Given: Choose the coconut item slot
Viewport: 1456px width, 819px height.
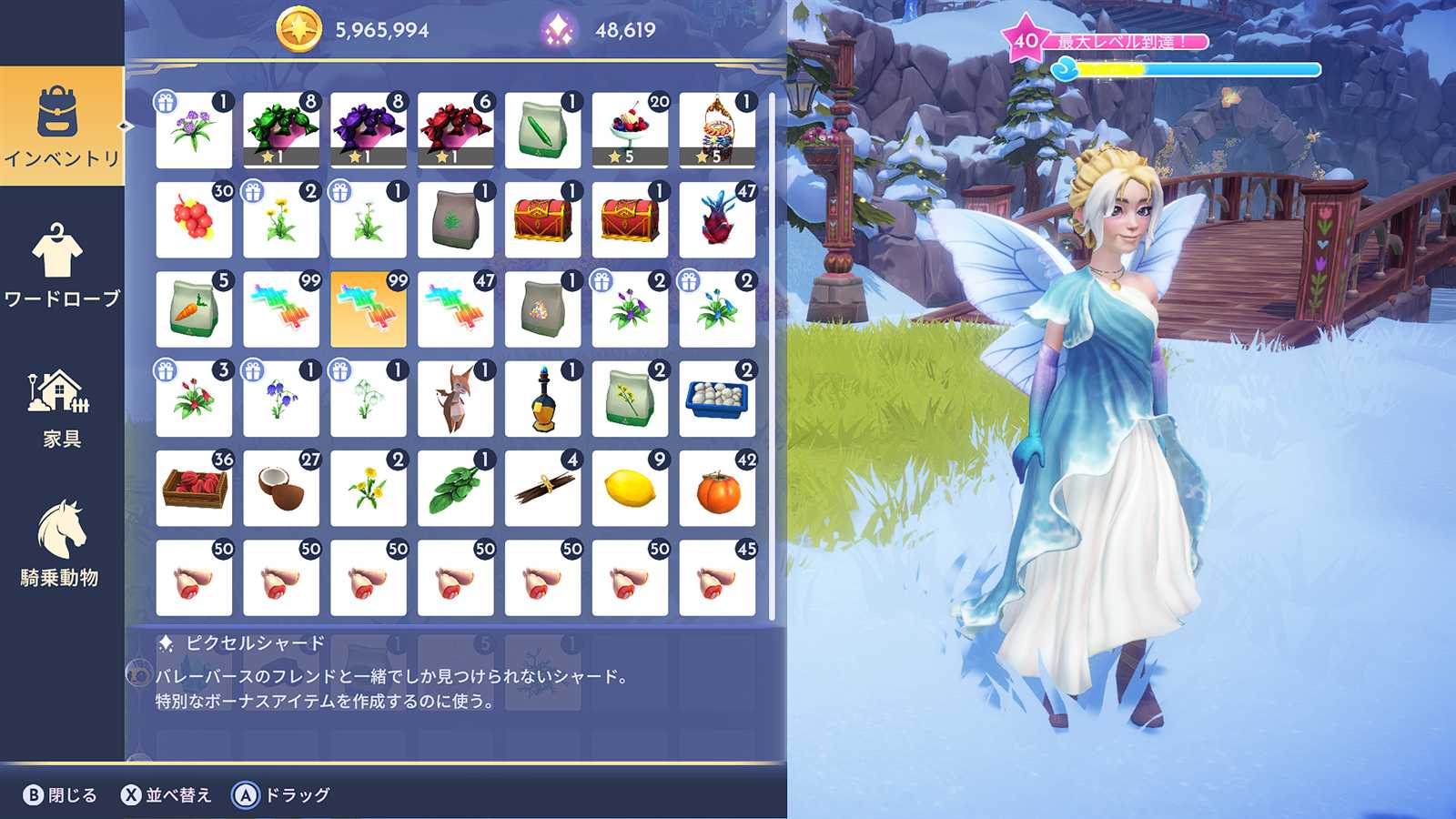Looking at the screenshot, I should pos(281,489).
